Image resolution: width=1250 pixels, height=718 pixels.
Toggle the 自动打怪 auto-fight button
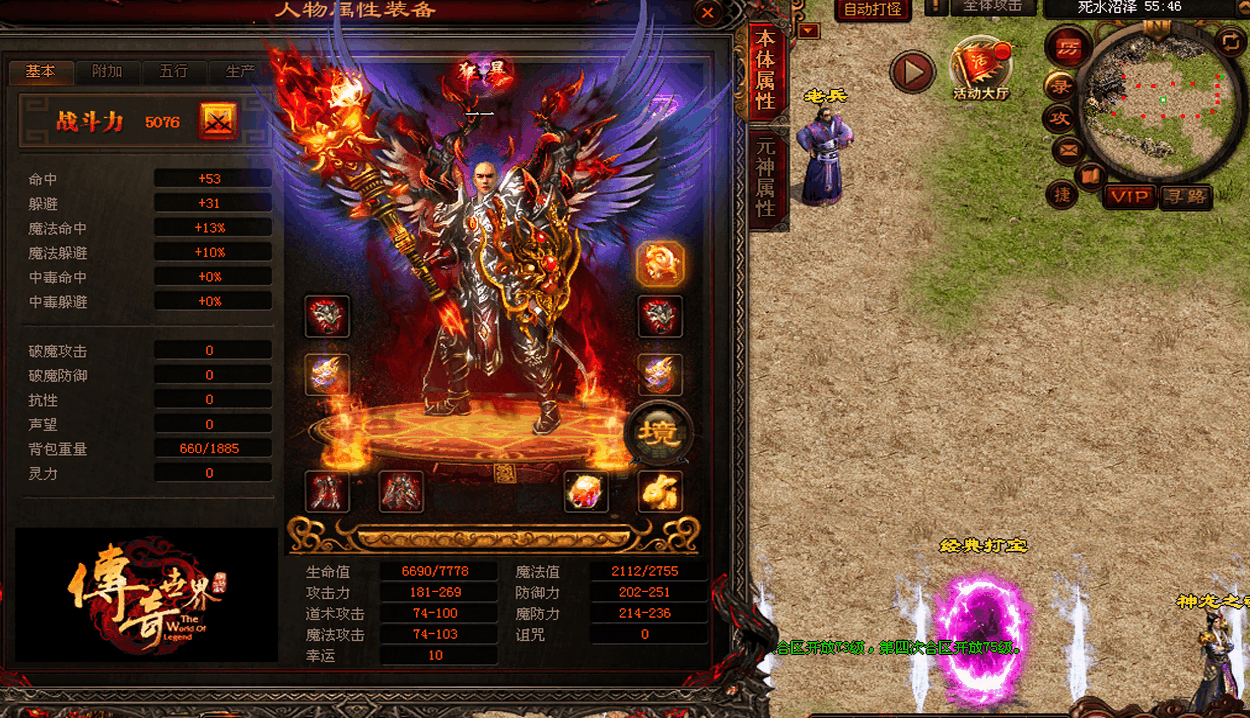[x=872, y=9]
